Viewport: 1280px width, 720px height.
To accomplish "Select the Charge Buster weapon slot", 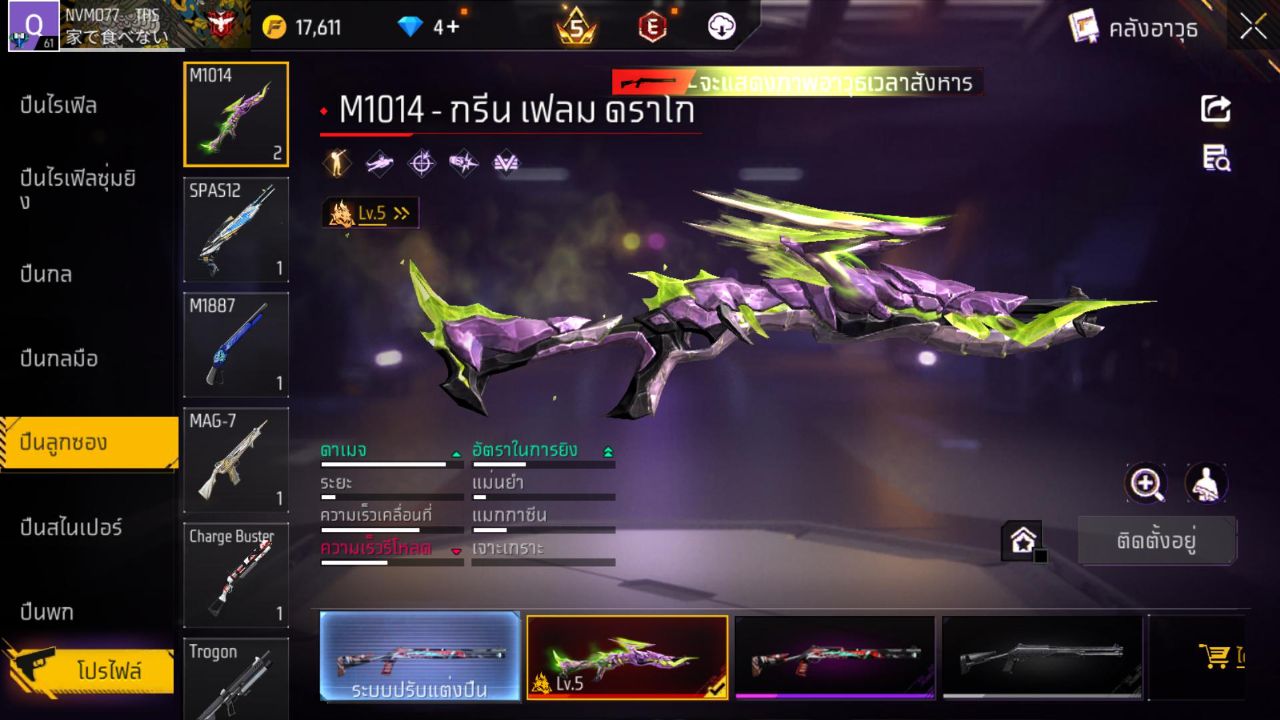I will click(x=236, y=574).
